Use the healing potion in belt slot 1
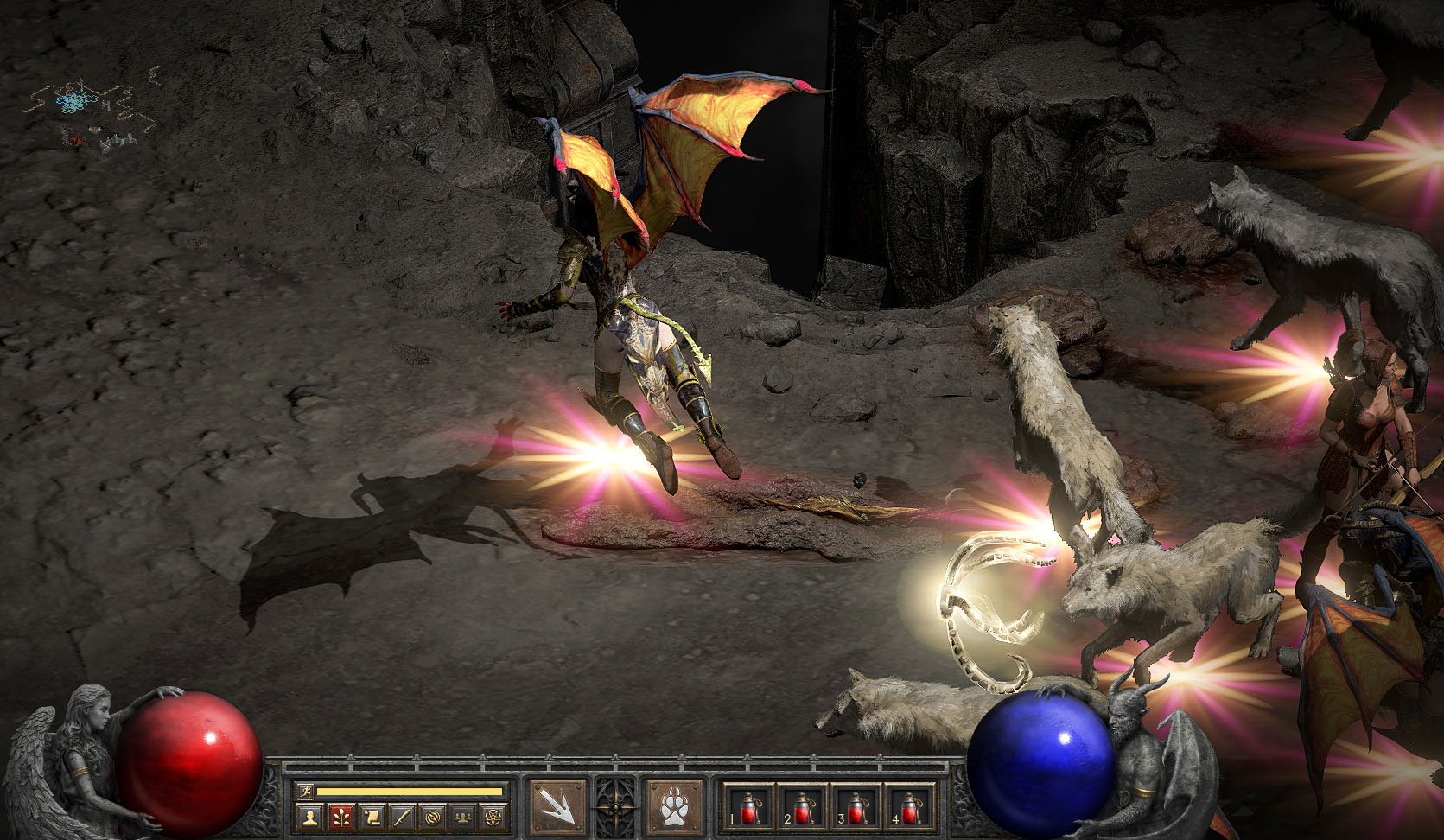The height and width of the screenshot is (840, 1444). coord(748,807)
